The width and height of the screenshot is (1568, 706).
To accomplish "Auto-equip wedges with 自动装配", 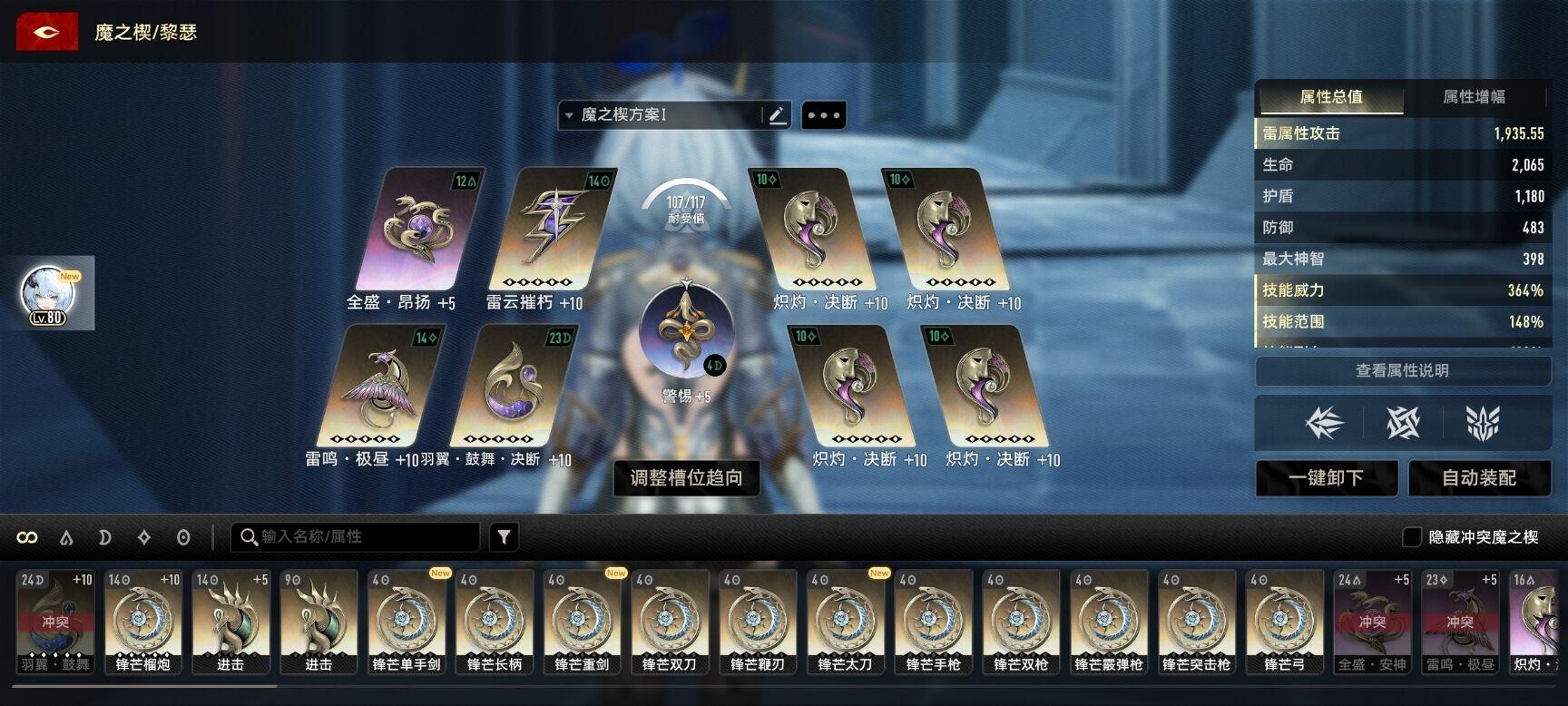I will [1478, 478].
